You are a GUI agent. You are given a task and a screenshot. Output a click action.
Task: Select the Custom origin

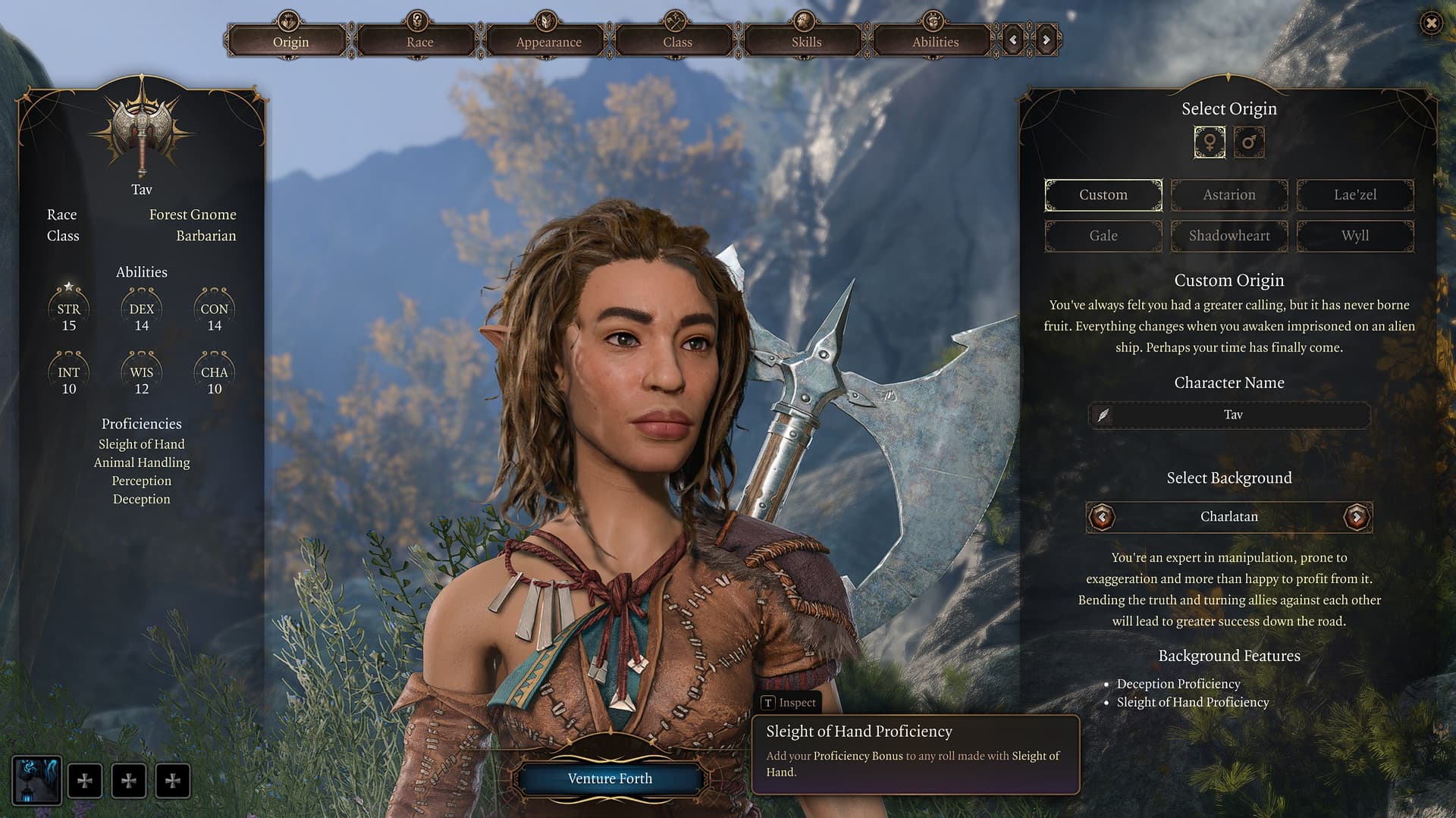coord(1103,195)
